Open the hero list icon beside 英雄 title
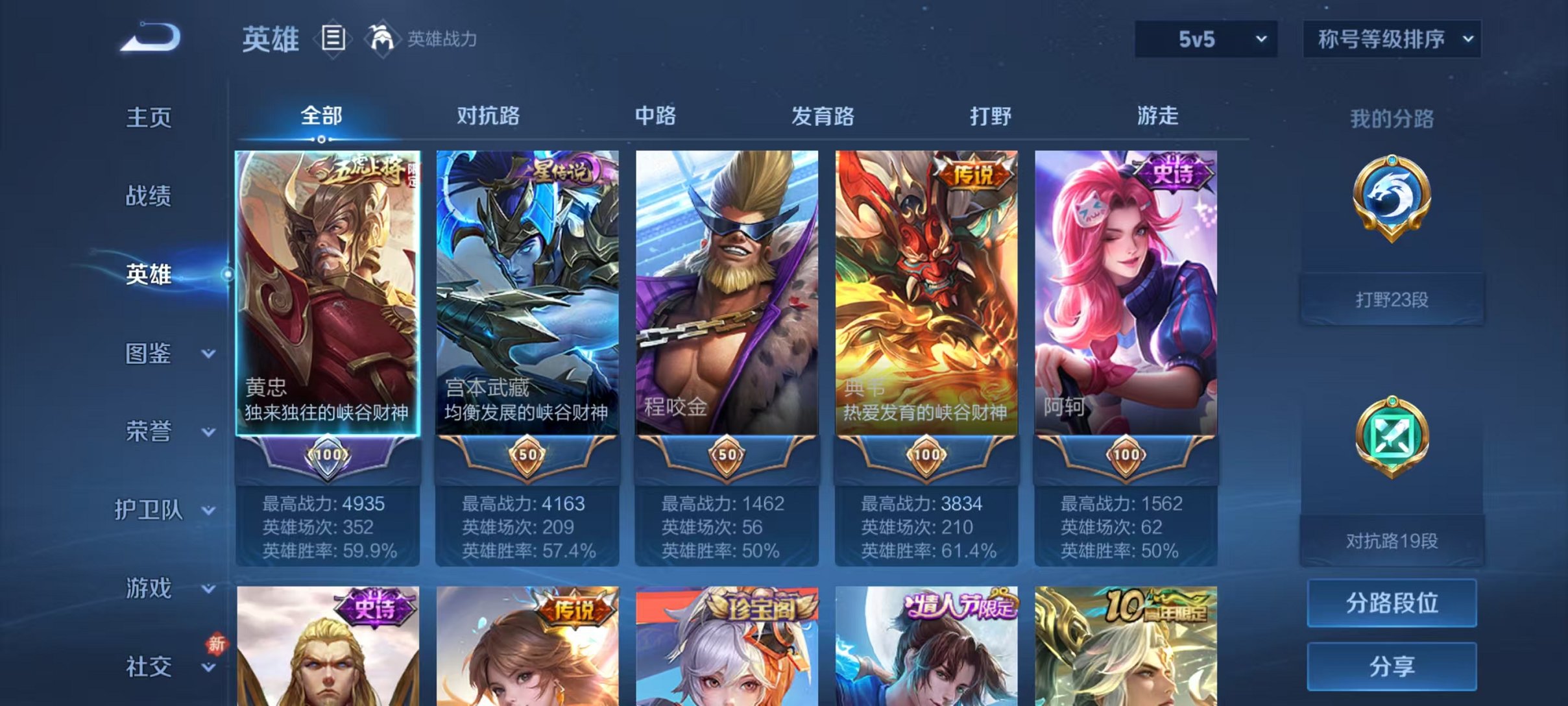 click(x=333, y=39)
